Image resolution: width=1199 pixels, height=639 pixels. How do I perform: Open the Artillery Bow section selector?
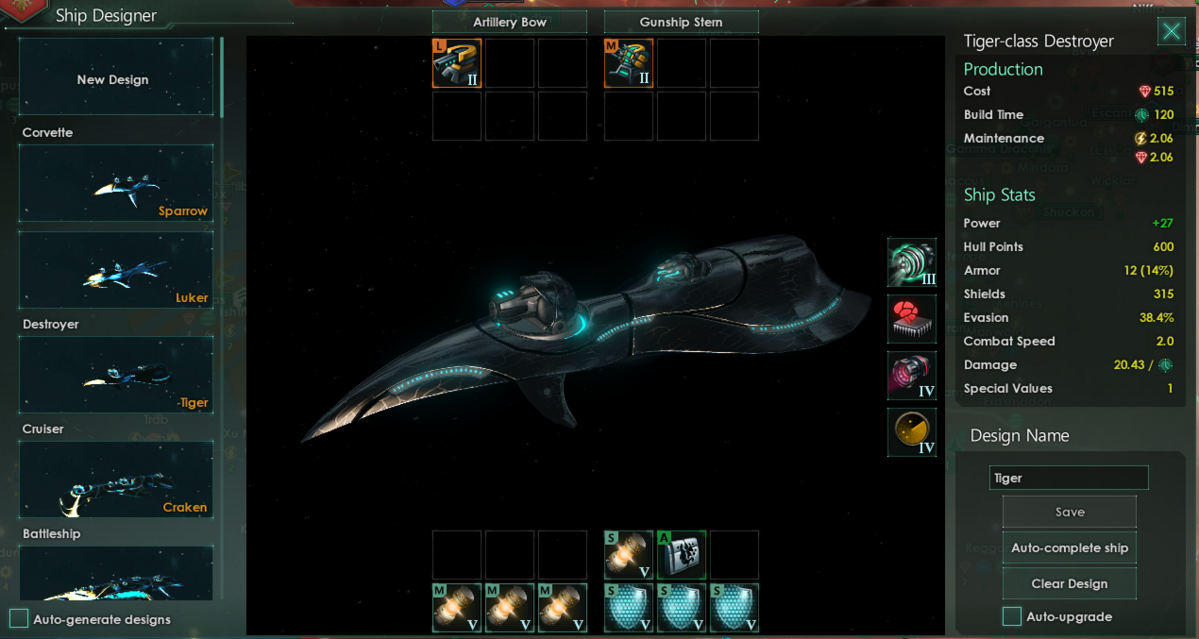(510, 22)
